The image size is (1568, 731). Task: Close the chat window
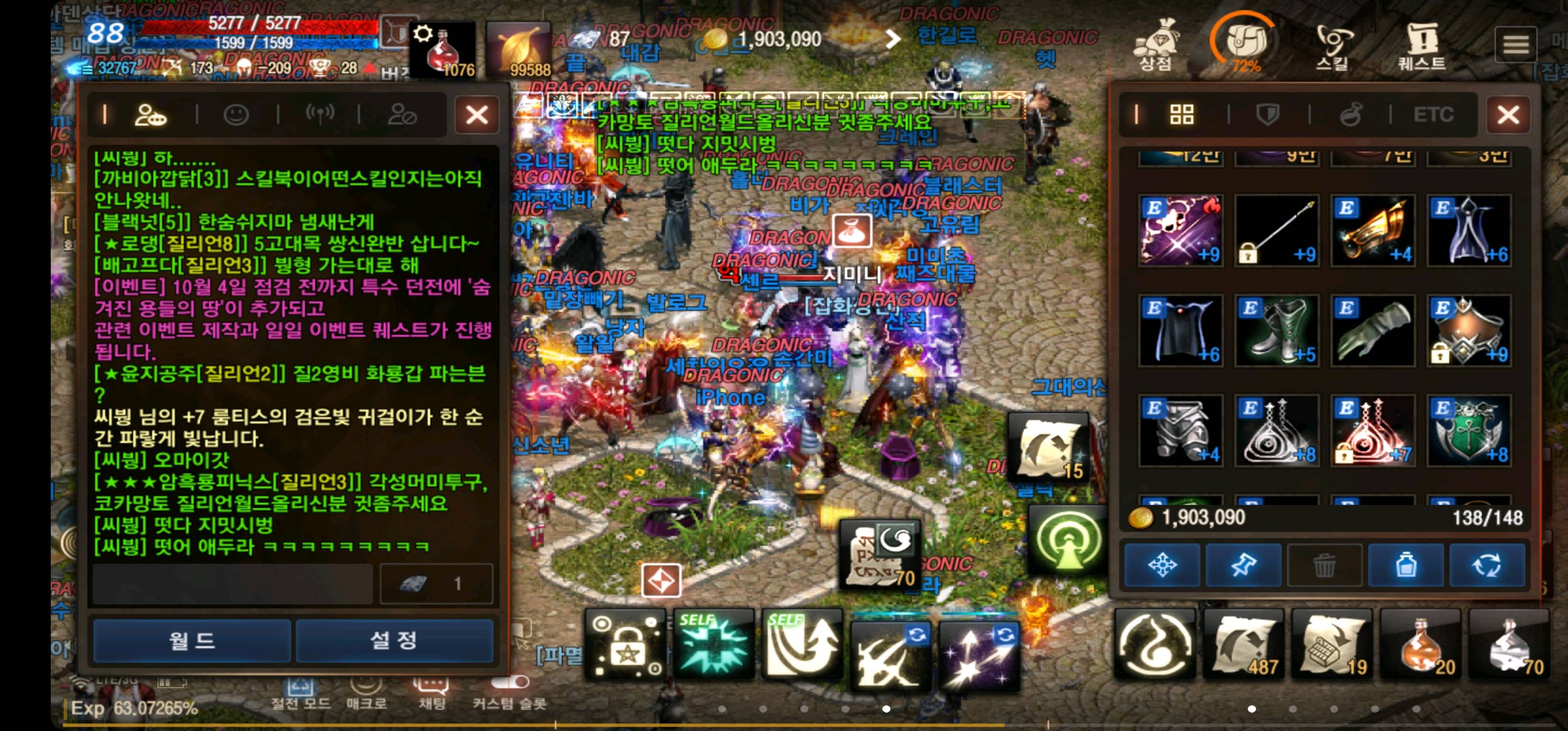coord(477,114)
